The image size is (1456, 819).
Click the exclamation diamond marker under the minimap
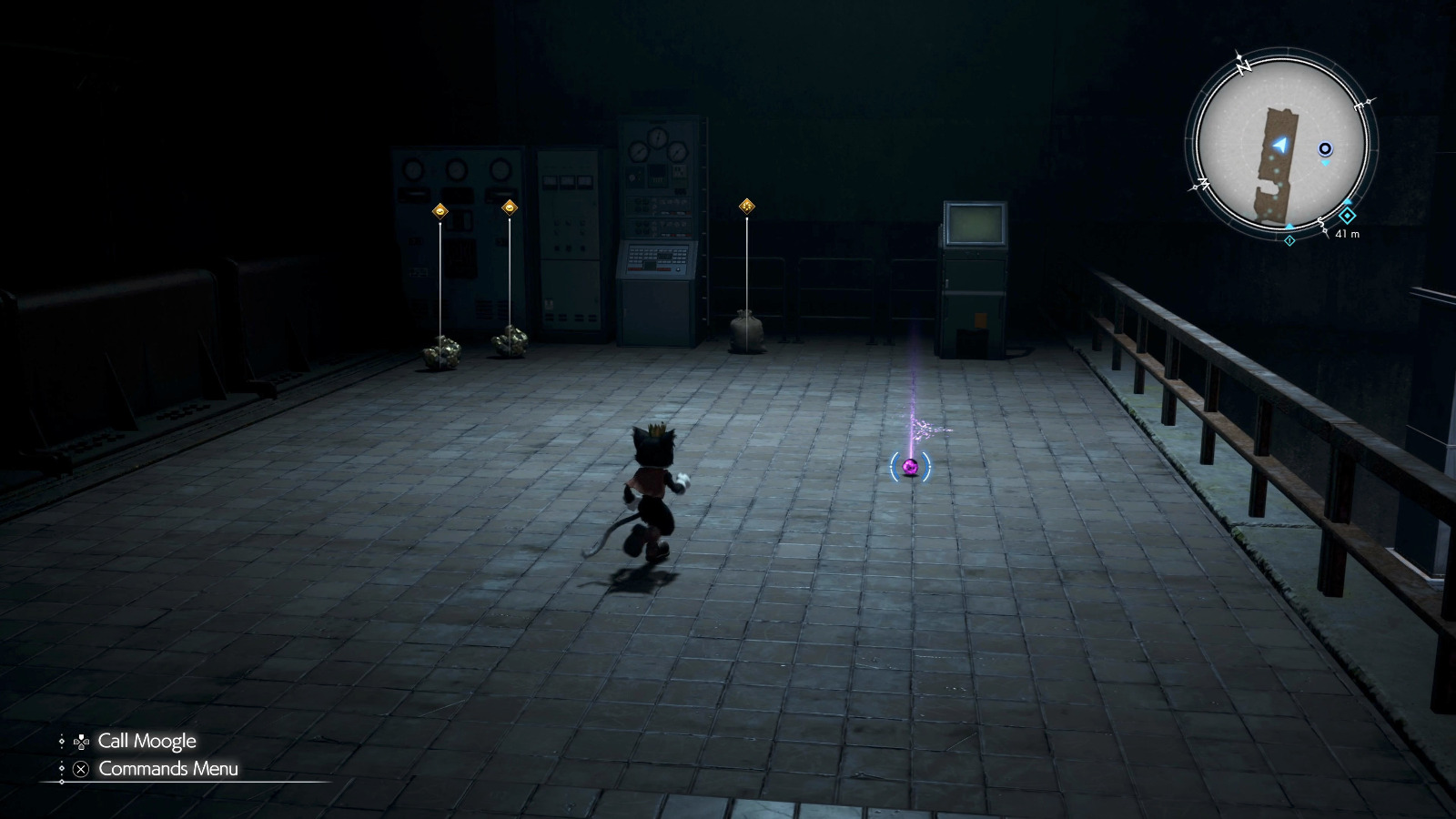point(1289,240)
